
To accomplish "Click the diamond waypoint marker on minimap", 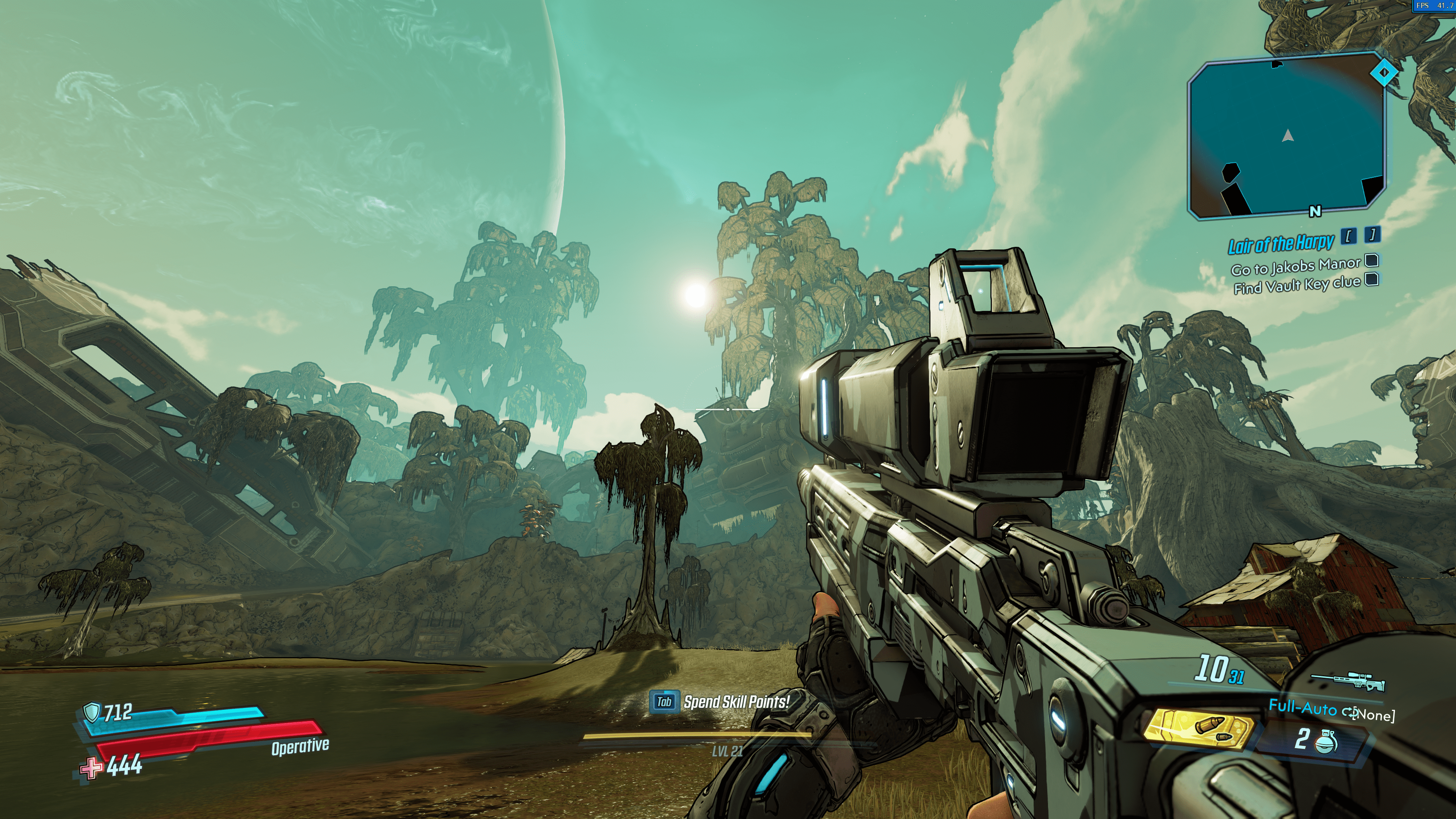I will [1384, 72].
